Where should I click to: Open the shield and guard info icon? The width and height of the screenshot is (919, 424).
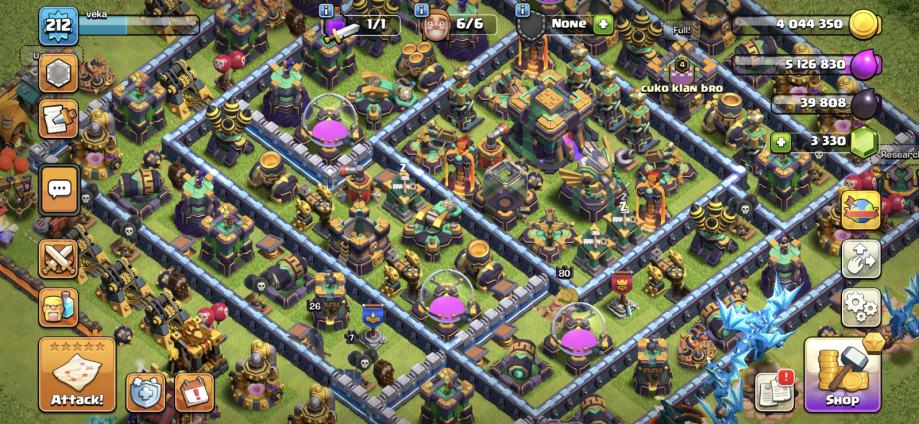point(521,10)
